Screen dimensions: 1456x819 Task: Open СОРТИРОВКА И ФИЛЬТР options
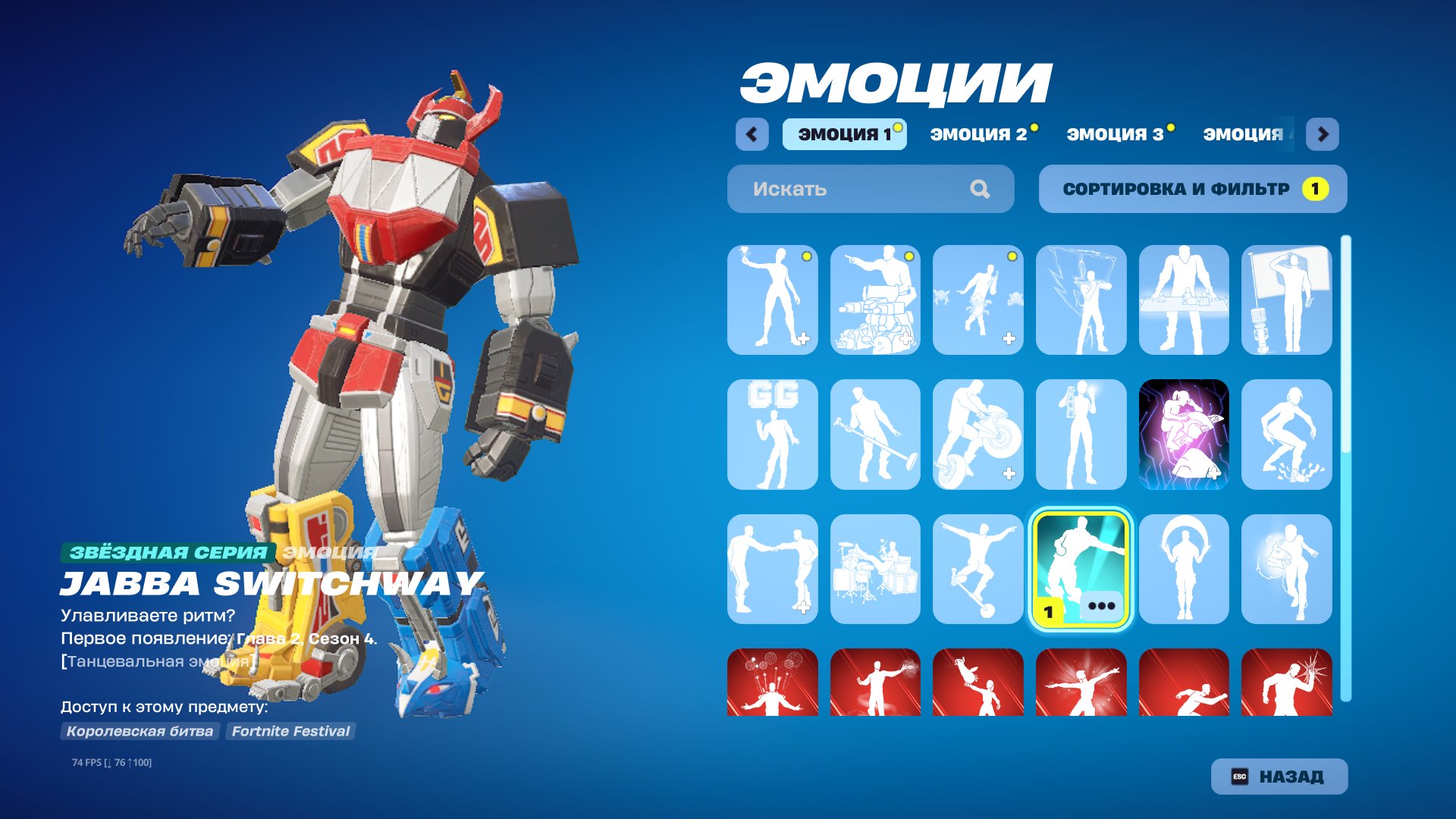pos(1194,189)
